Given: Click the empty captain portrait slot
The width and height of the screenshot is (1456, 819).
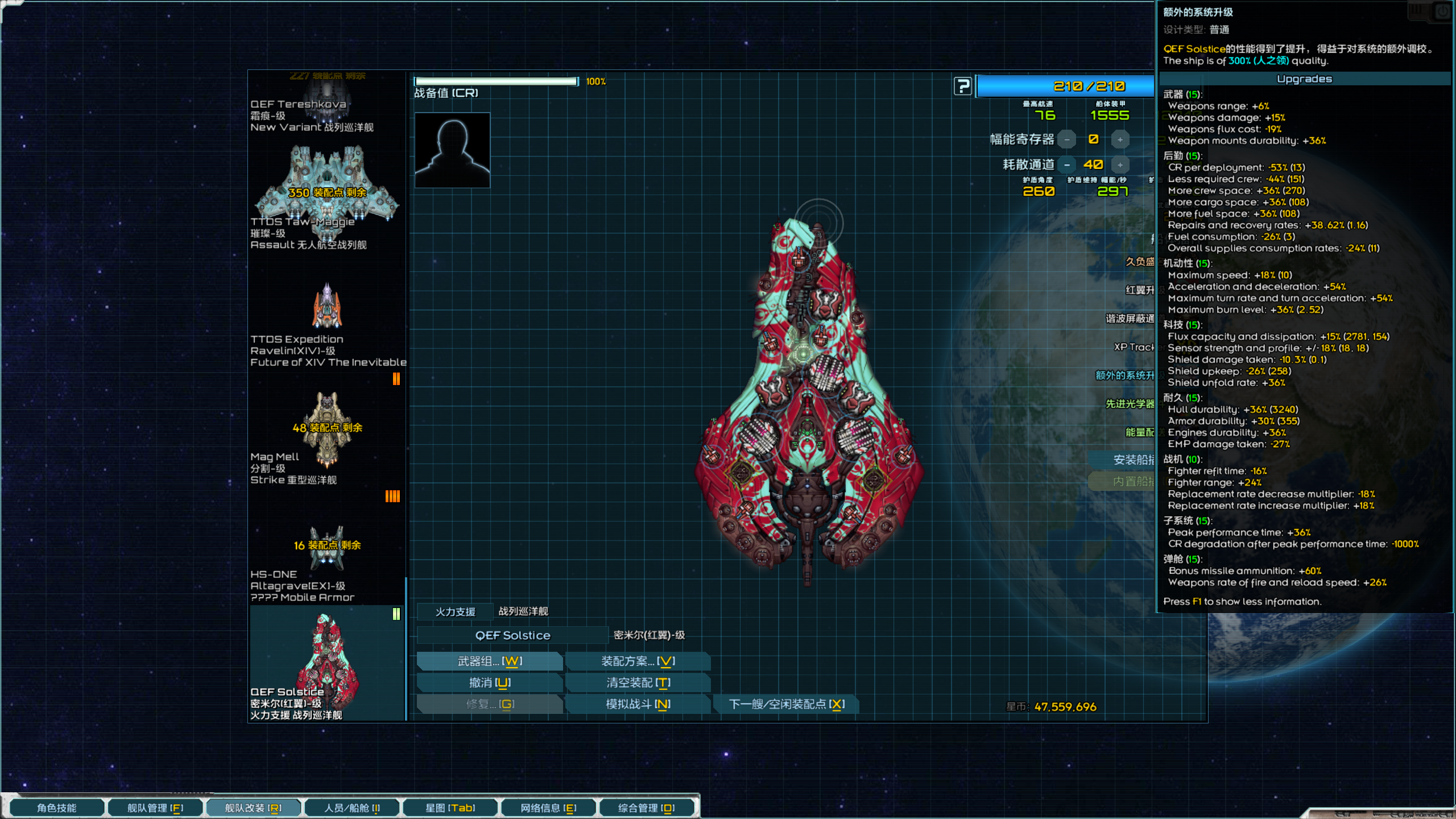Looking at the screenshot, I should coord(452,150).
